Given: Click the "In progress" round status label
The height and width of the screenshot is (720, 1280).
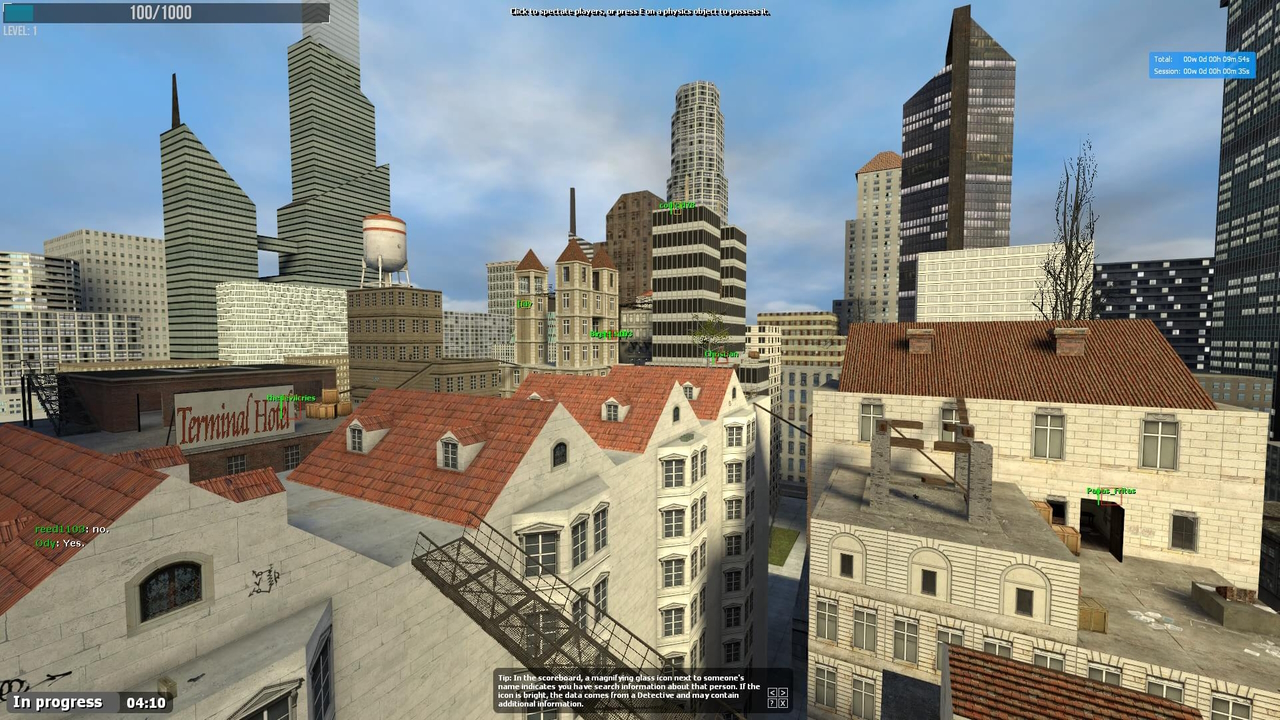Looking at the screenshot, I should pos(57,702).
